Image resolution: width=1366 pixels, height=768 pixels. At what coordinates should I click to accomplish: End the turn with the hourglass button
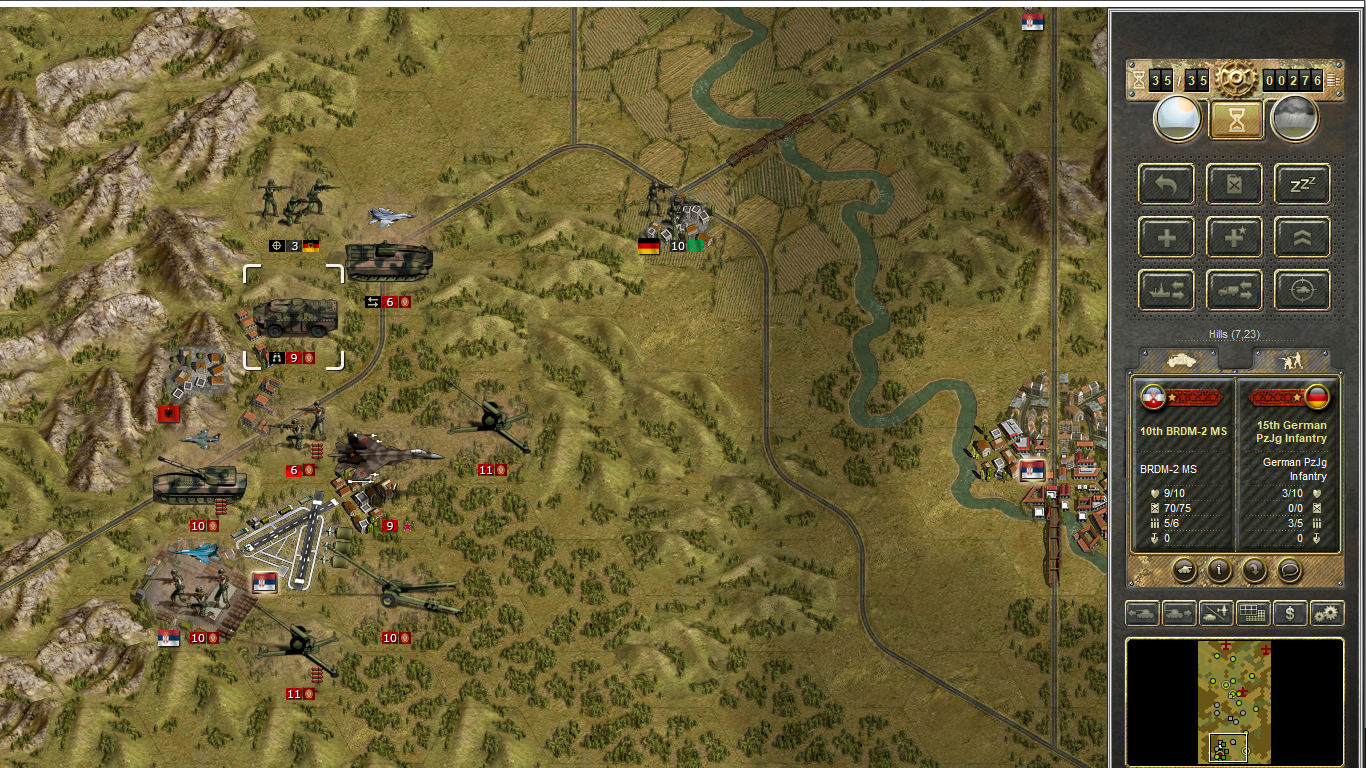click(x=1234, y=119)
